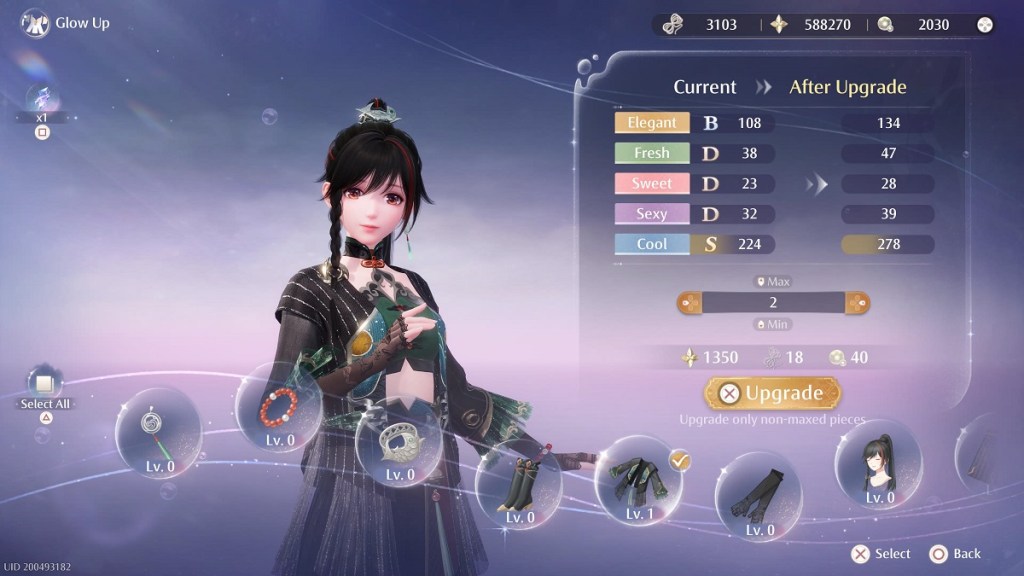Screen dimensions: 1024x576
Task: Select the ponytail hairstyle bubble
Action: tap(878, 463)
